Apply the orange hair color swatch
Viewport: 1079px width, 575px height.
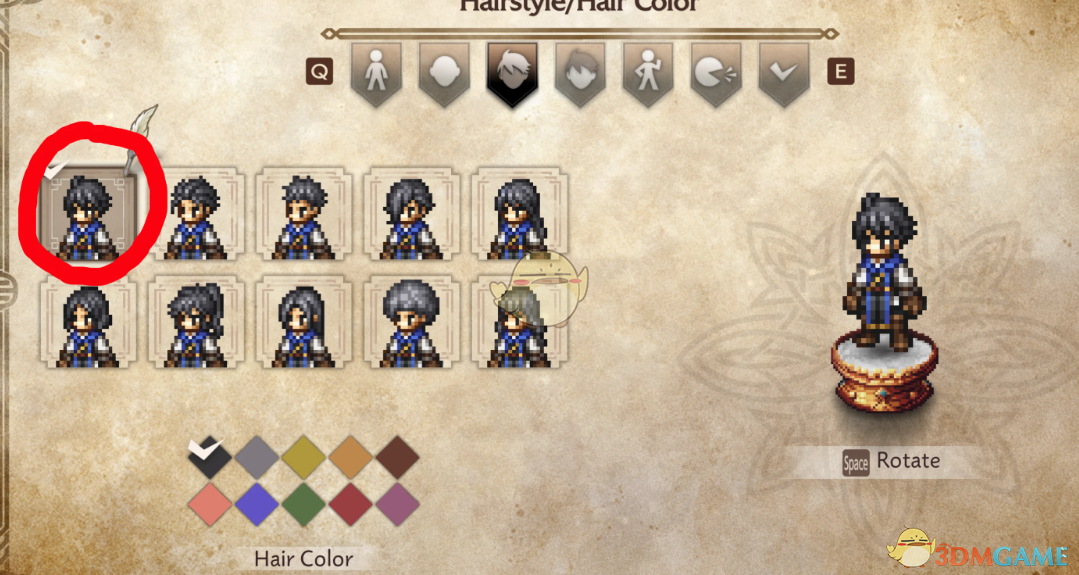click(351, 456)
